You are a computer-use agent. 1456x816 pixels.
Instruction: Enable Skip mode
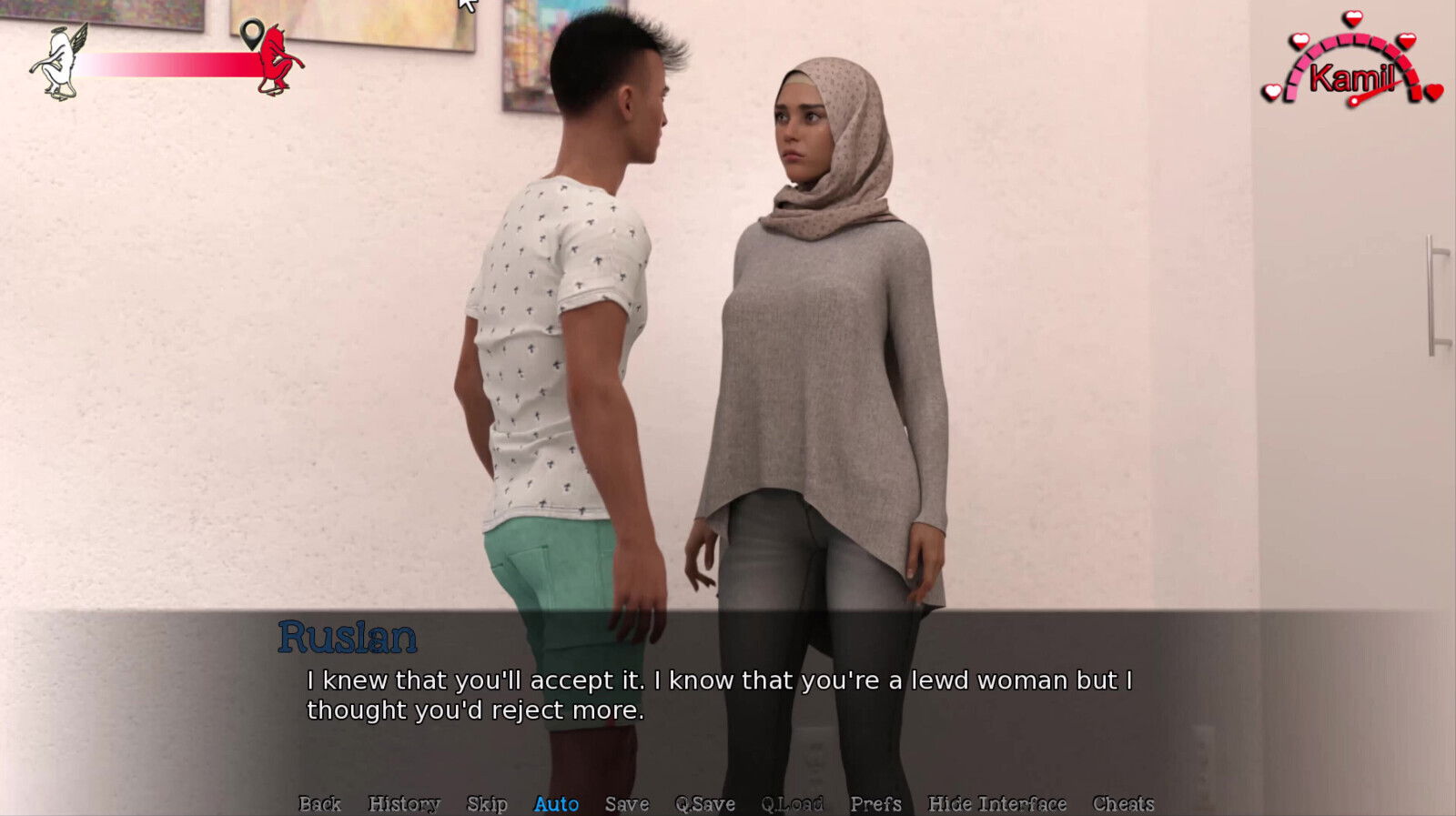point(487,804)
